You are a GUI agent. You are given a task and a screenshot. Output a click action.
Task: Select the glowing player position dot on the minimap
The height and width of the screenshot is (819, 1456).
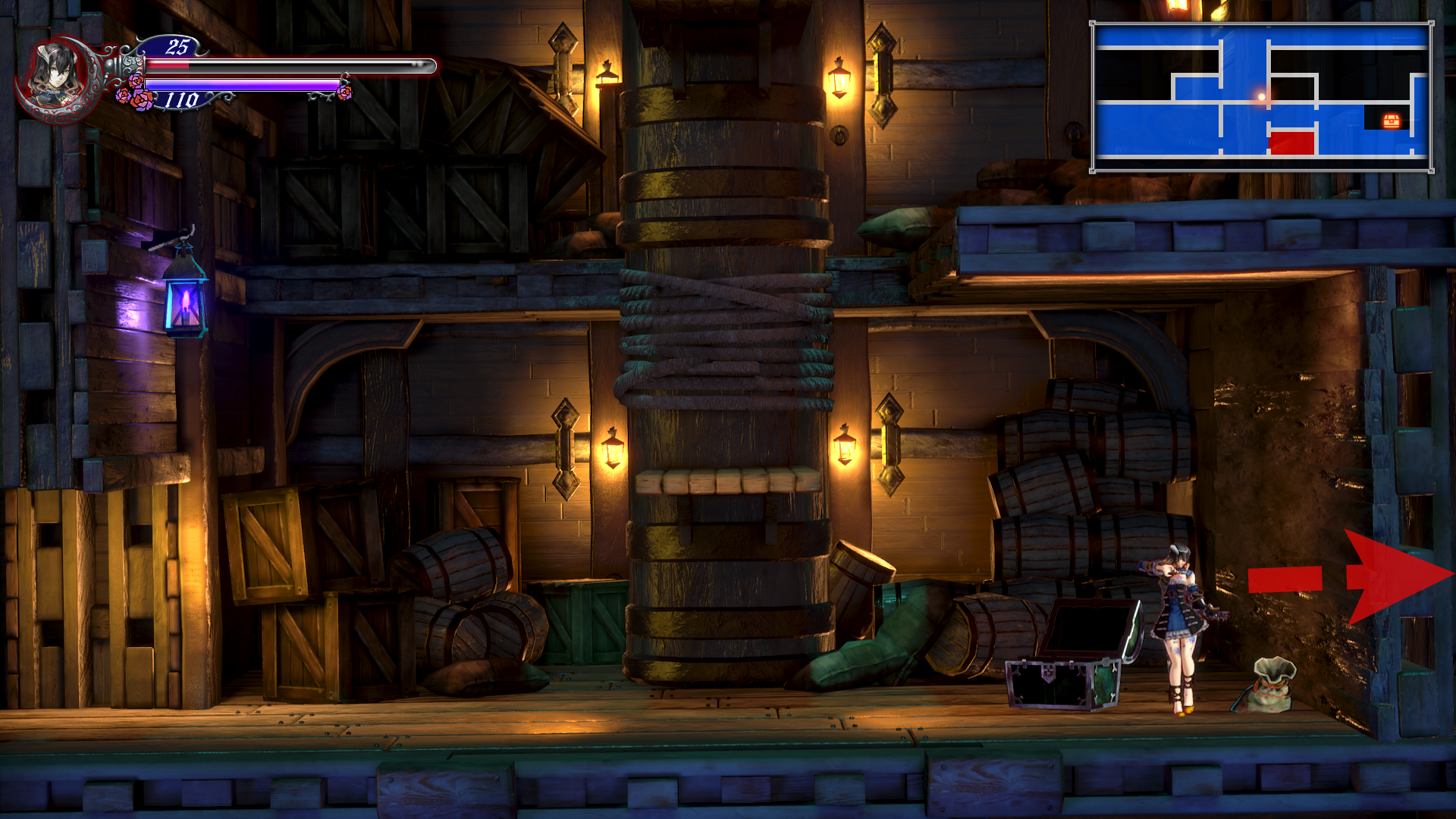point(1262,97)
